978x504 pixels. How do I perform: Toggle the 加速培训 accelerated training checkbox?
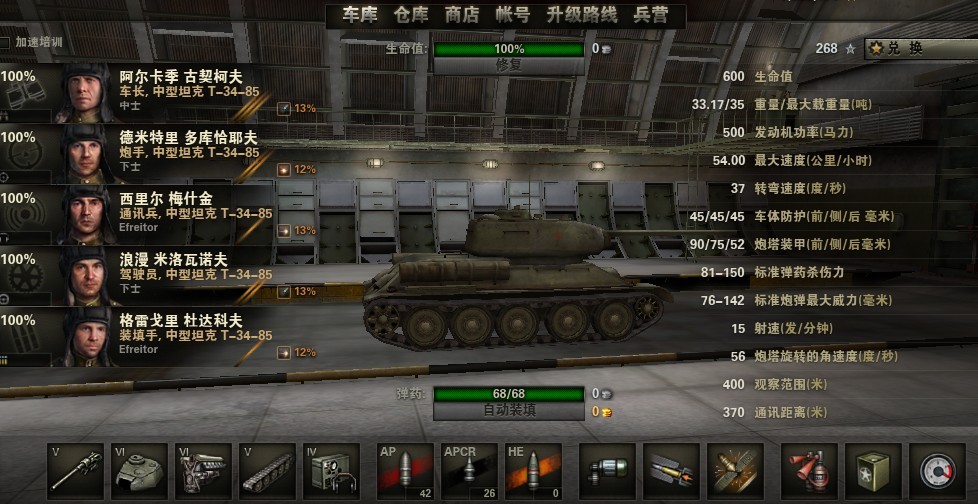pos(6,43)
